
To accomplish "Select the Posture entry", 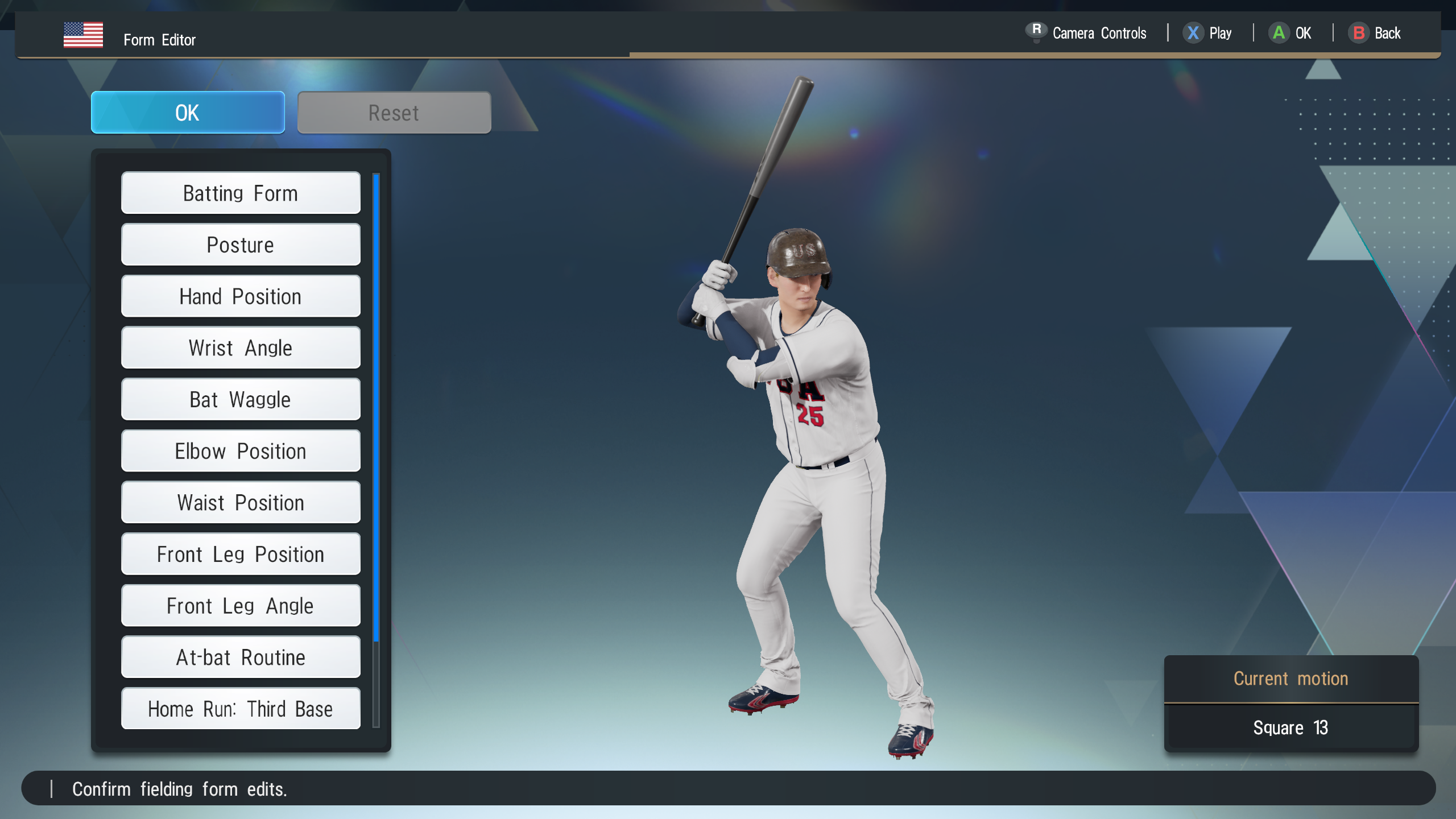I will click(241, 245).
